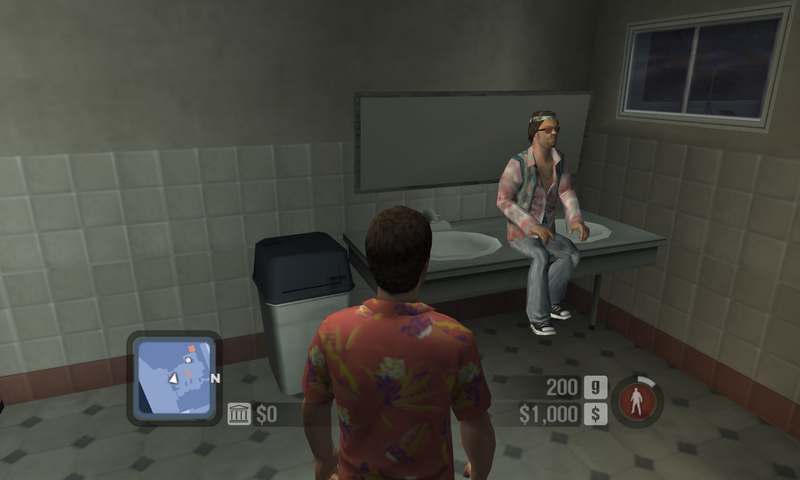Select the red circular character silhouette icon

pyautogui.click(x=636, y=401)
